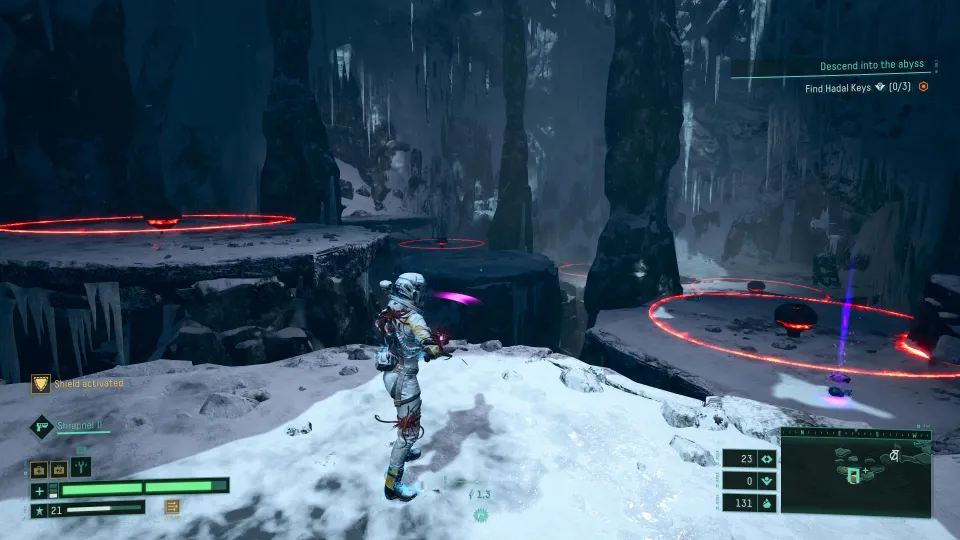This screenshot has height=540, width=960.
Task: Open the minimap panel
Action: pyautogui.click(x=855, y=476)
